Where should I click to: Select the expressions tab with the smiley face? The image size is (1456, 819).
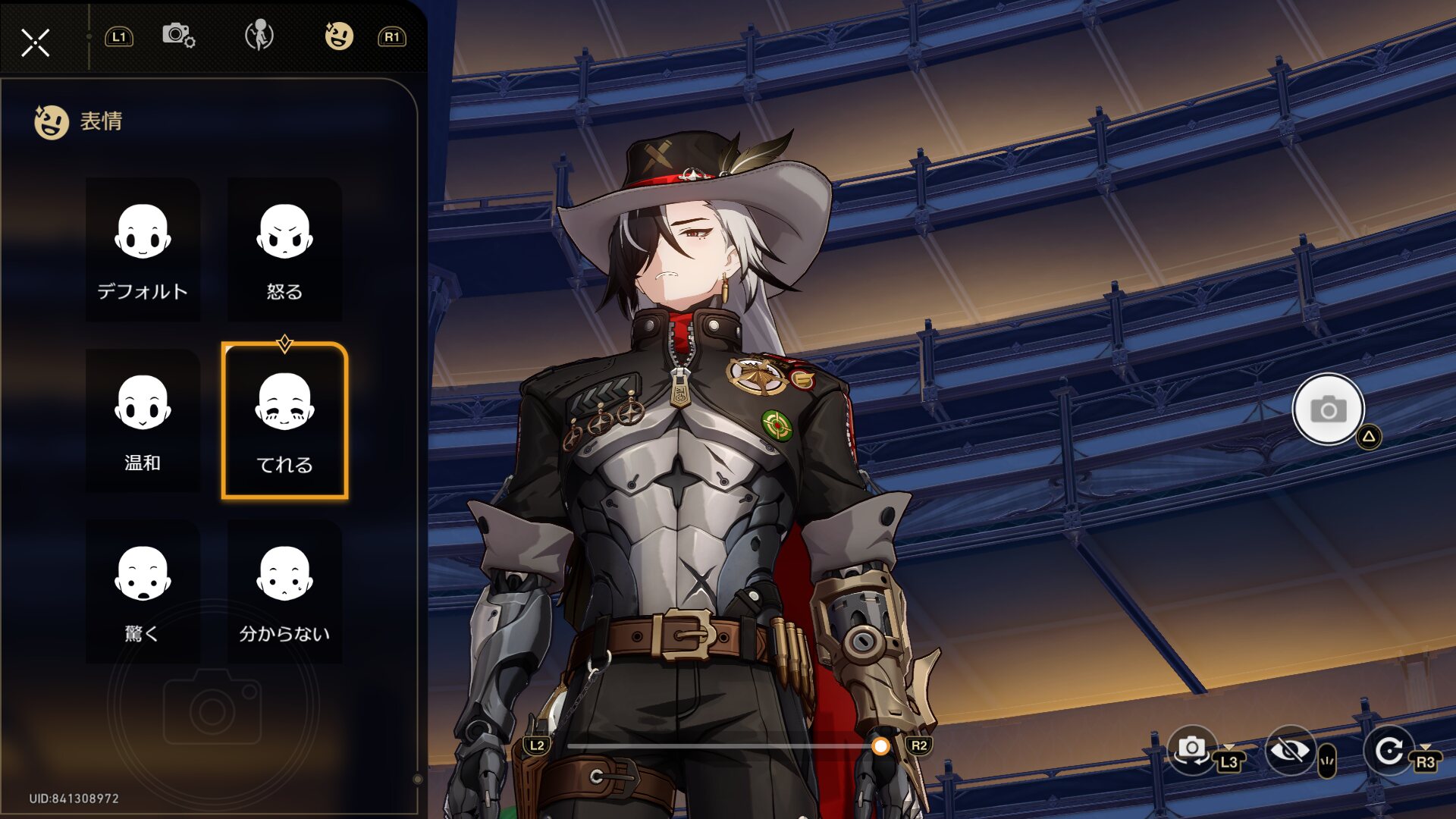(339, 36)
